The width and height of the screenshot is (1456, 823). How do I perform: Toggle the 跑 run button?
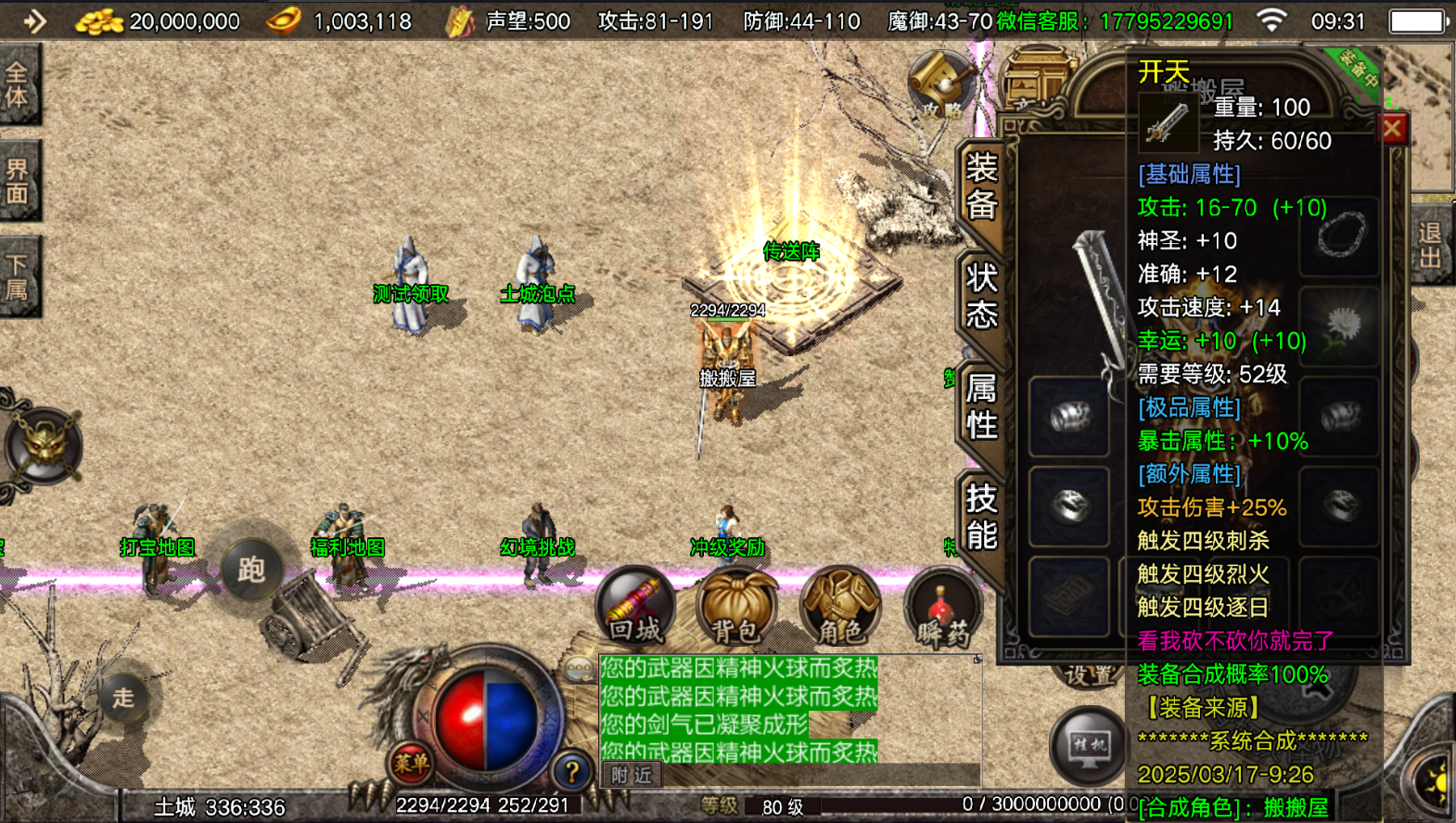250,569
